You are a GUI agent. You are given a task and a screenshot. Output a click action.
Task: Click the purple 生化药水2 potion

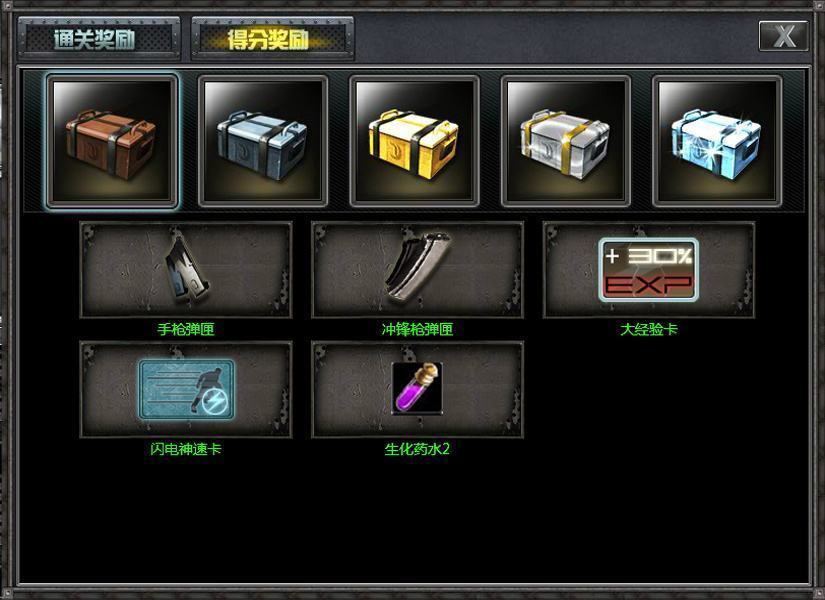tap(418, 390)
